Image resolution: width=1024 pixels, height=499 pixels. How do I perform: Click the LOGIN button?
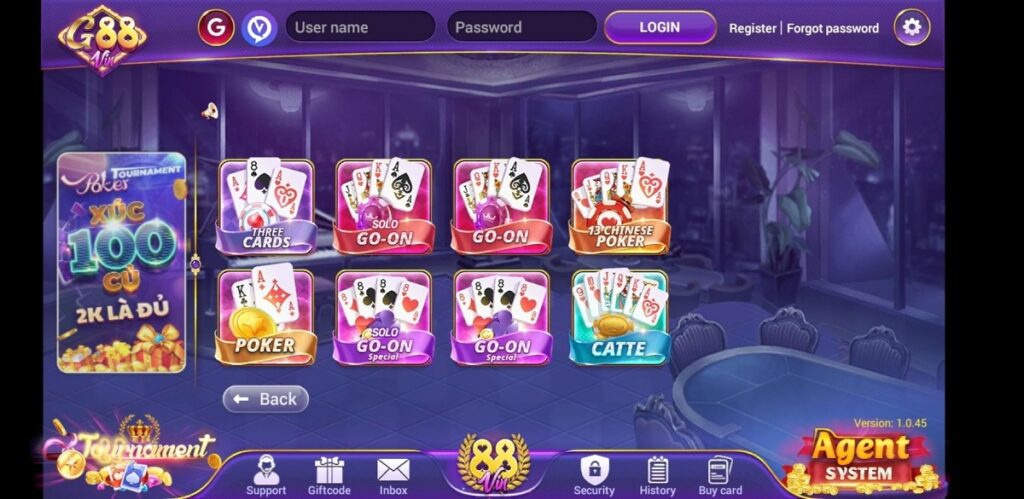coord(660,27)
